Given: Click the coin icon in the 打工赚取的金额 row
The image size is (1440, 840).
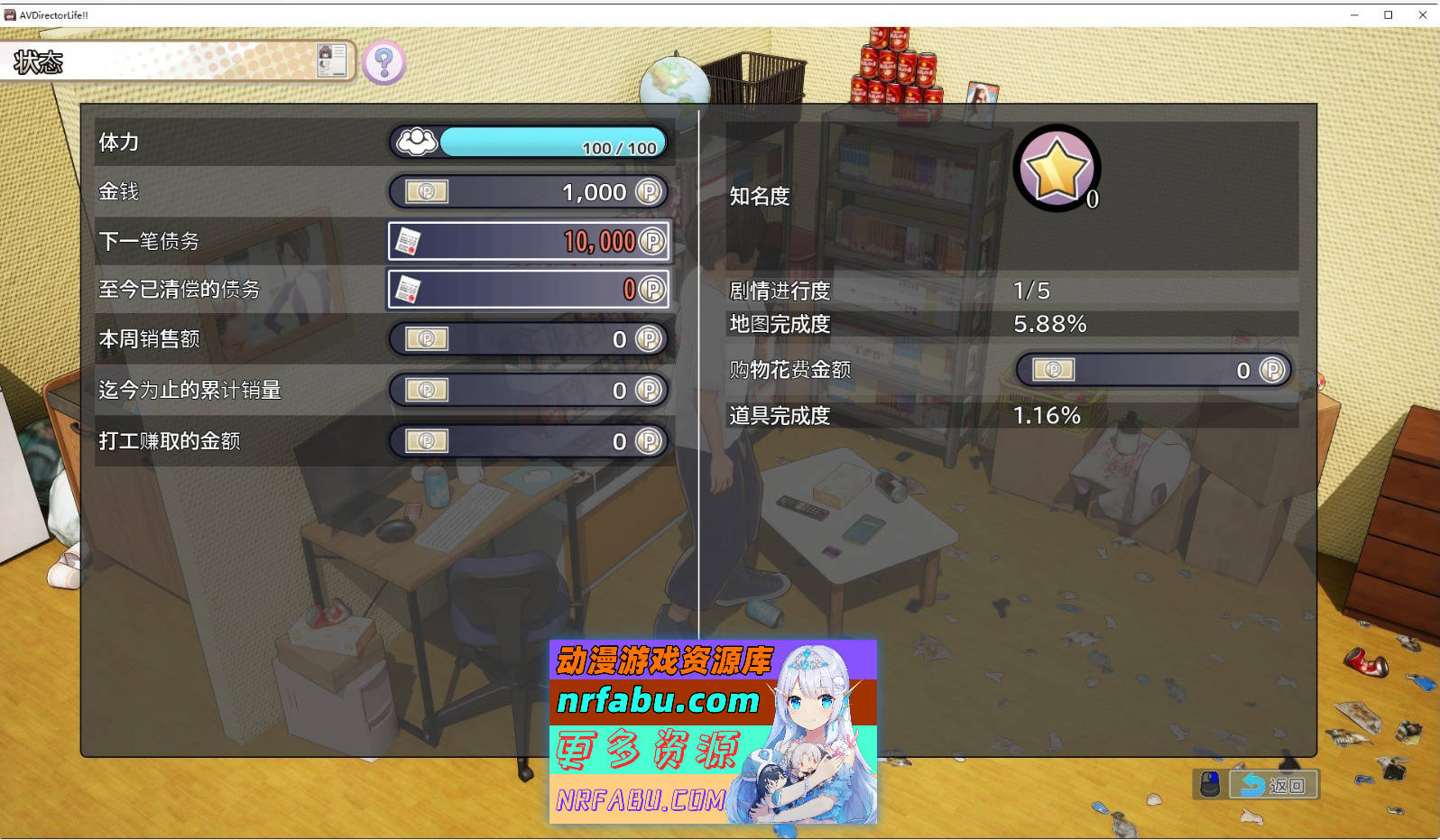Looking at the screenshot, I should coord(425,441).
